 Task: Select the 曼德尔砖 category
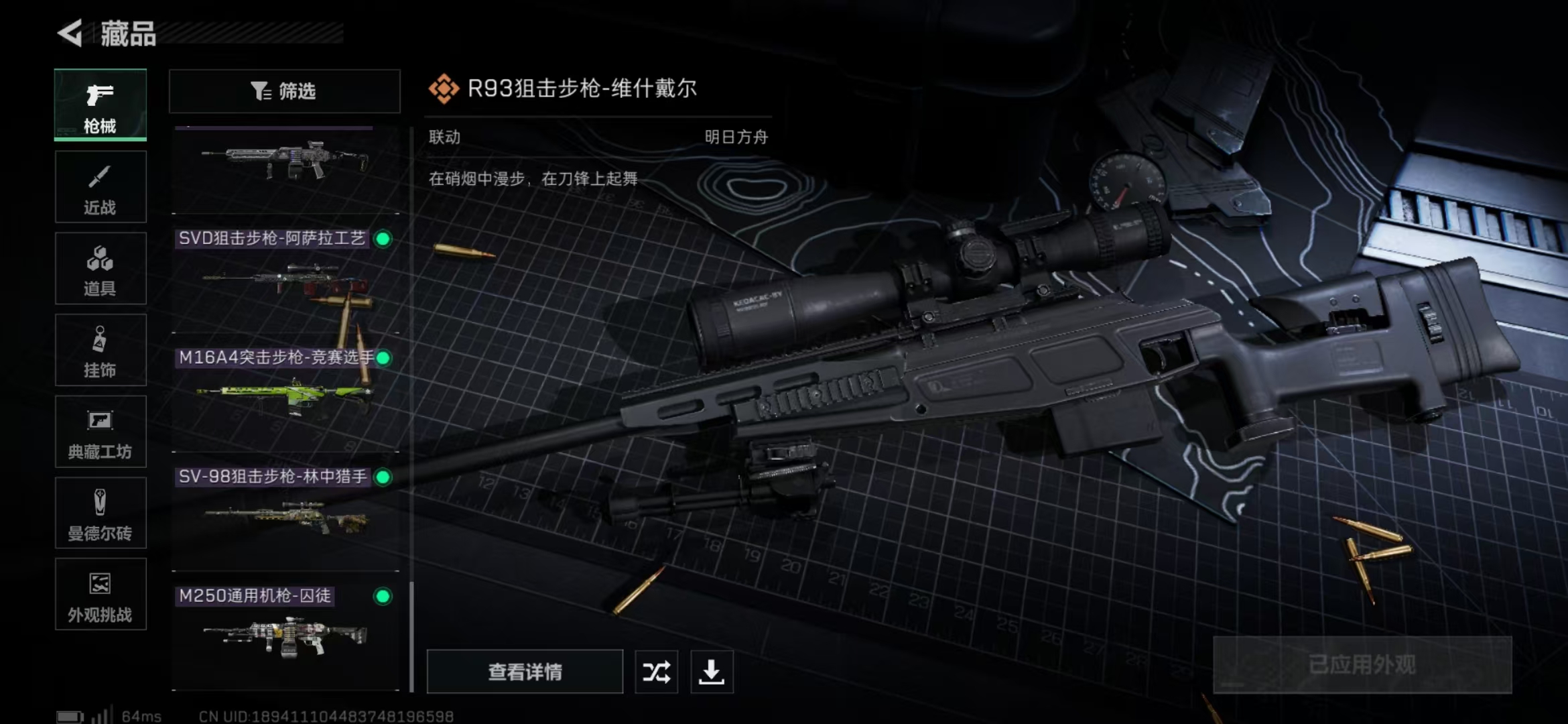tap(100, 513)
